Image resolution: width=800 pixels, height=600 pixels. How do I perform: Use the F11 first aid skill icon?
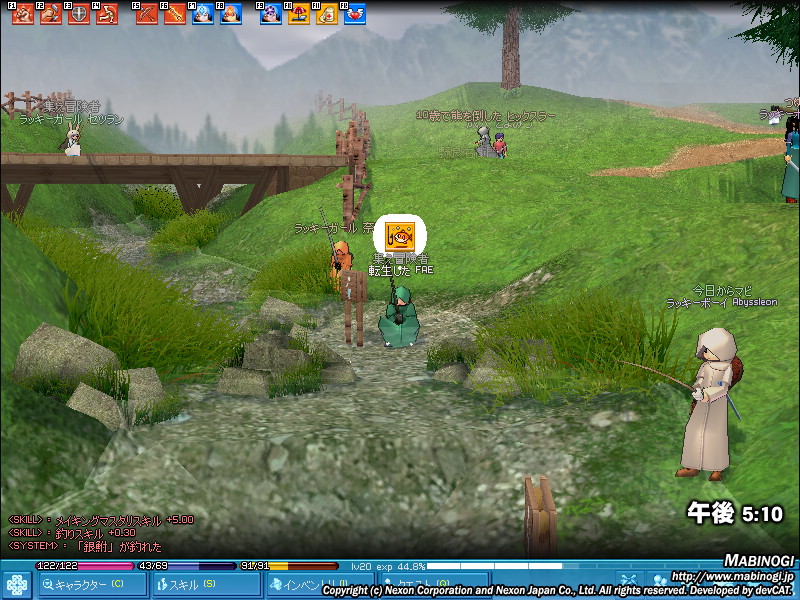(326, 14)
